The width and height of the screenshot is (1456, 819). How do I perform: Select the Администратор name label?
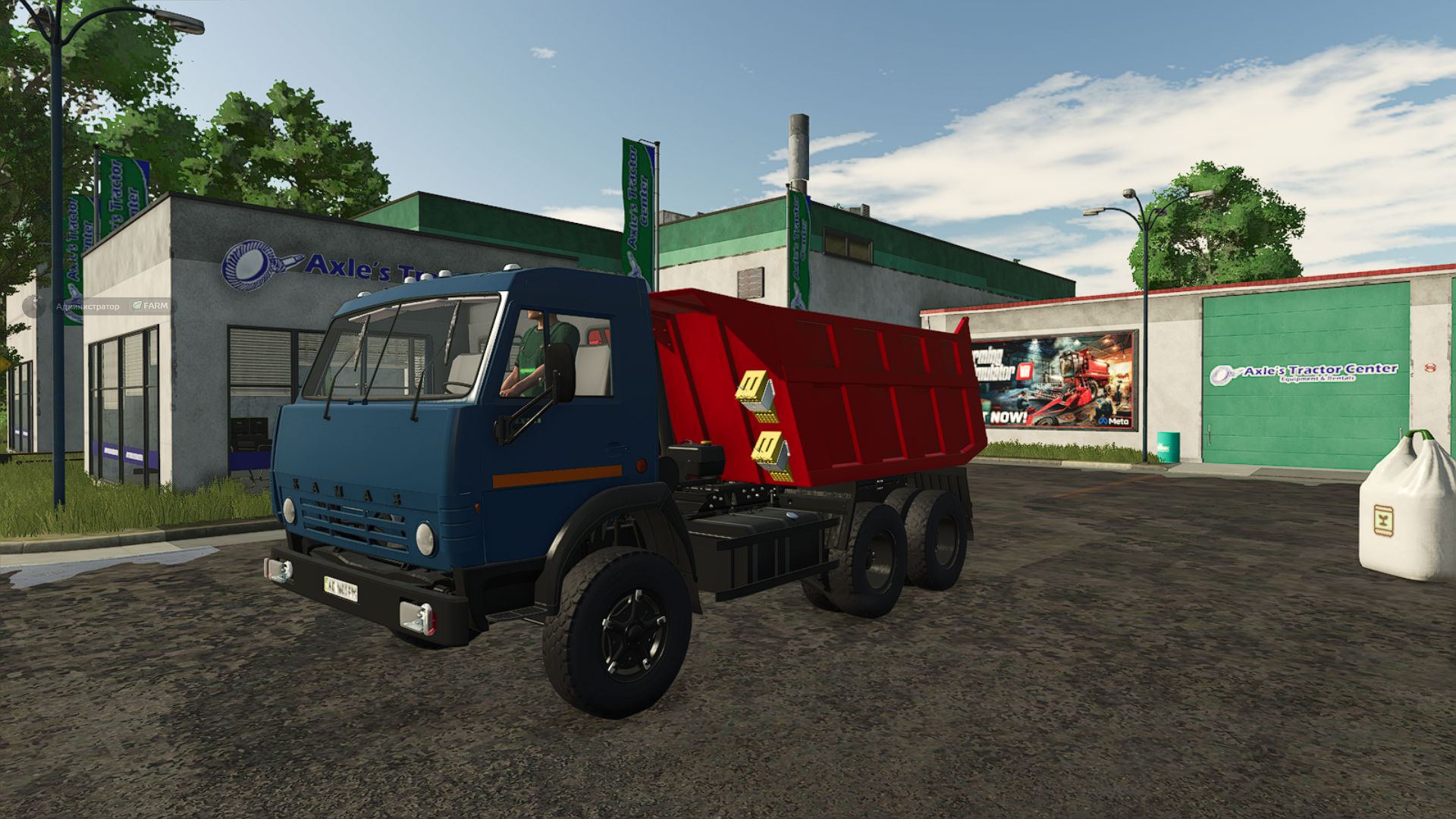[87, 306]
